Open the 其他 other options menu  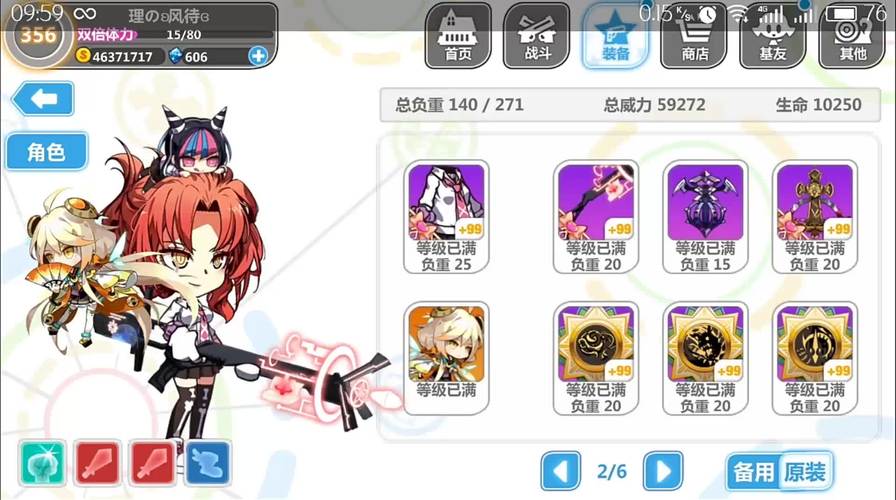click(x=852, y=37)
